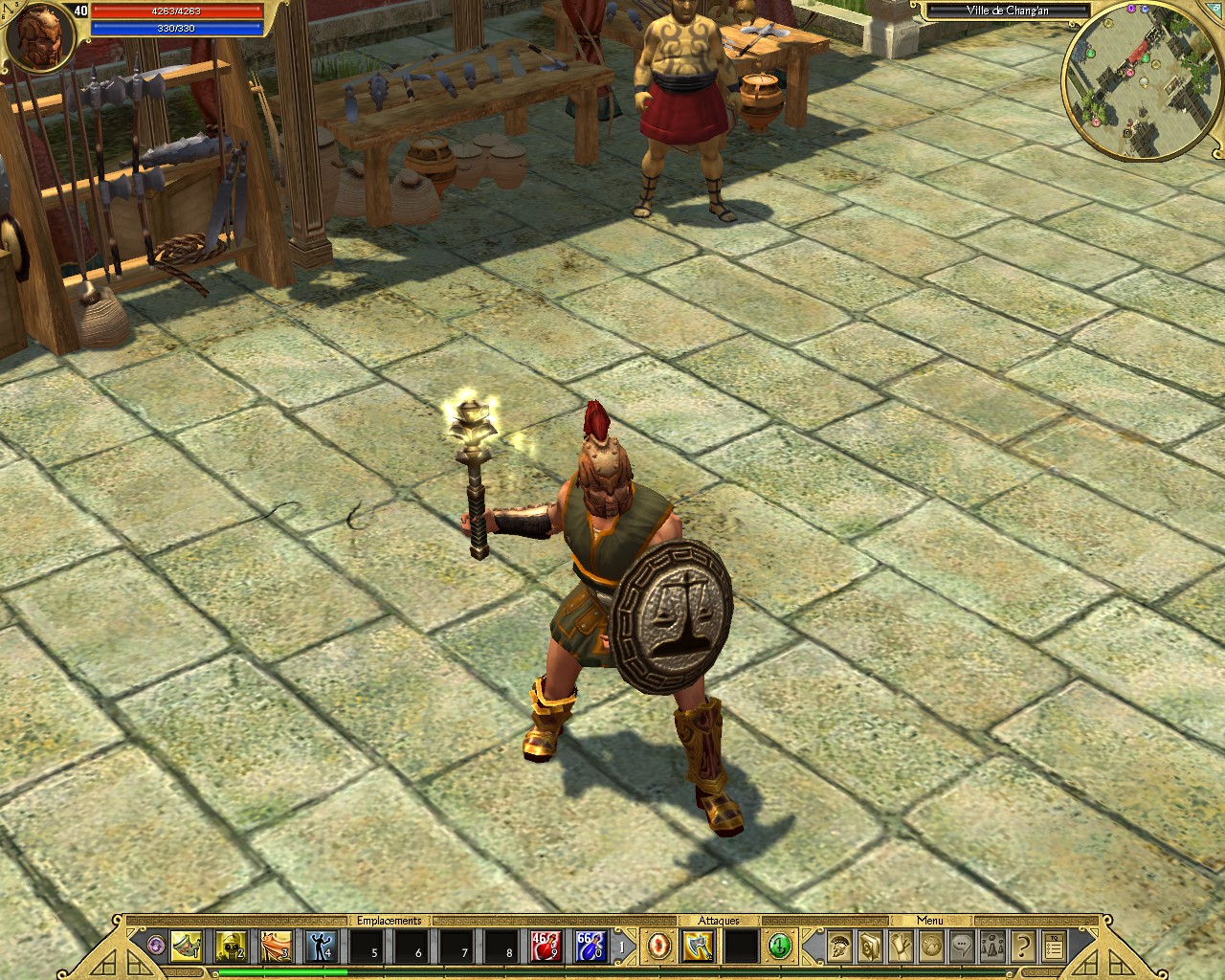The height and width of the screenshot is (980, 1225).
Task: Open the quest scroll icon
Action: (902, 947)
